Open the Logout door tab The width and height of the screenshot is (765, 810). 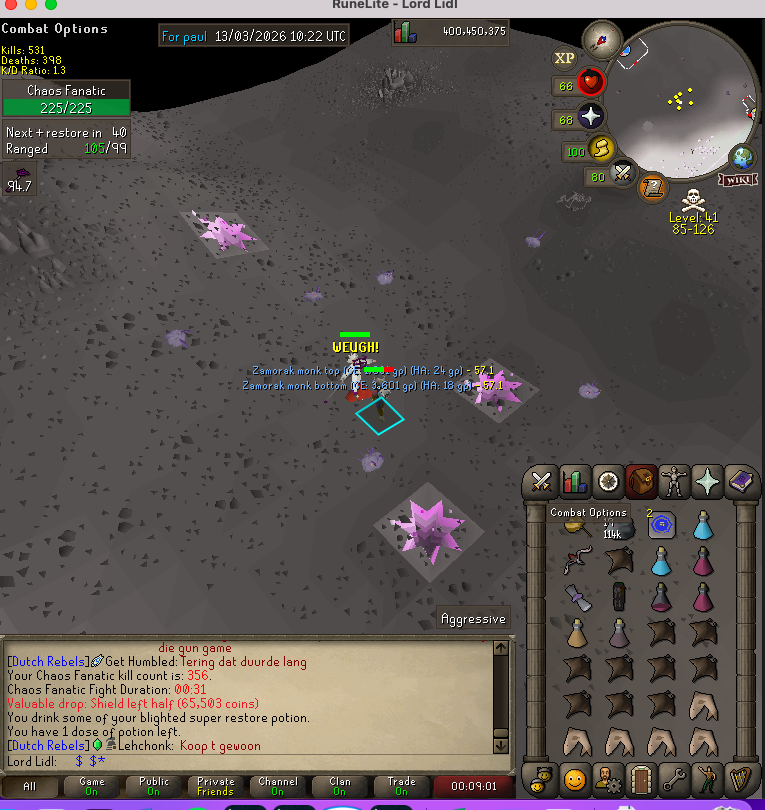pyautogui.click(x=640, y=777)
